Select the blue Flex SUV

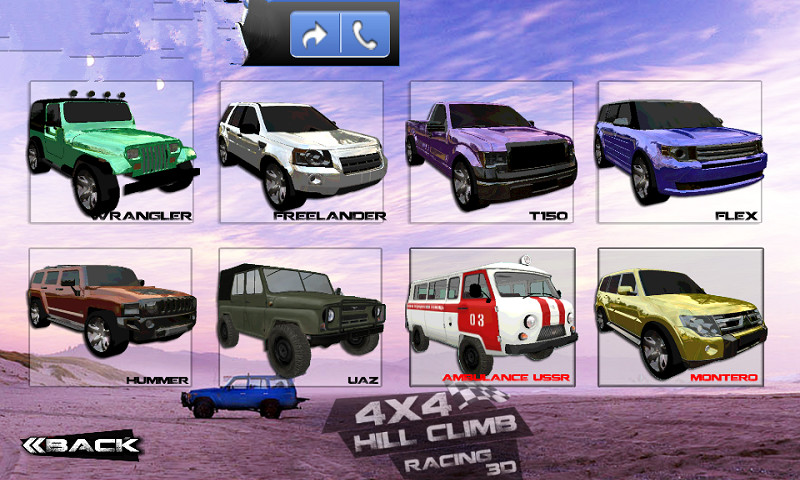(680, 152)
